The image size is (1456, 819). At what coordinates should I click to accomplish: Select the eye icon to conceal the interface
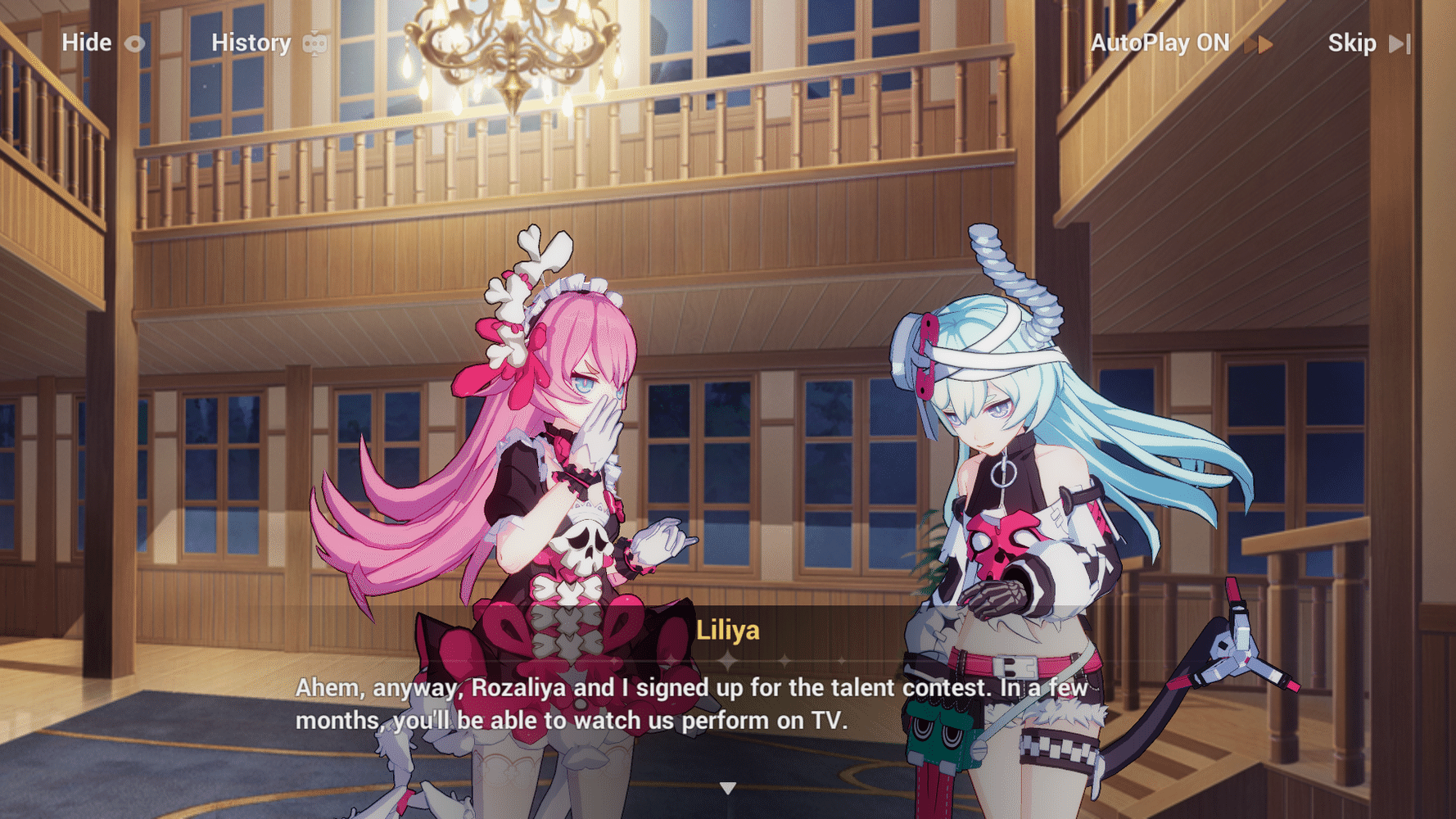click(x=133, y=43)
